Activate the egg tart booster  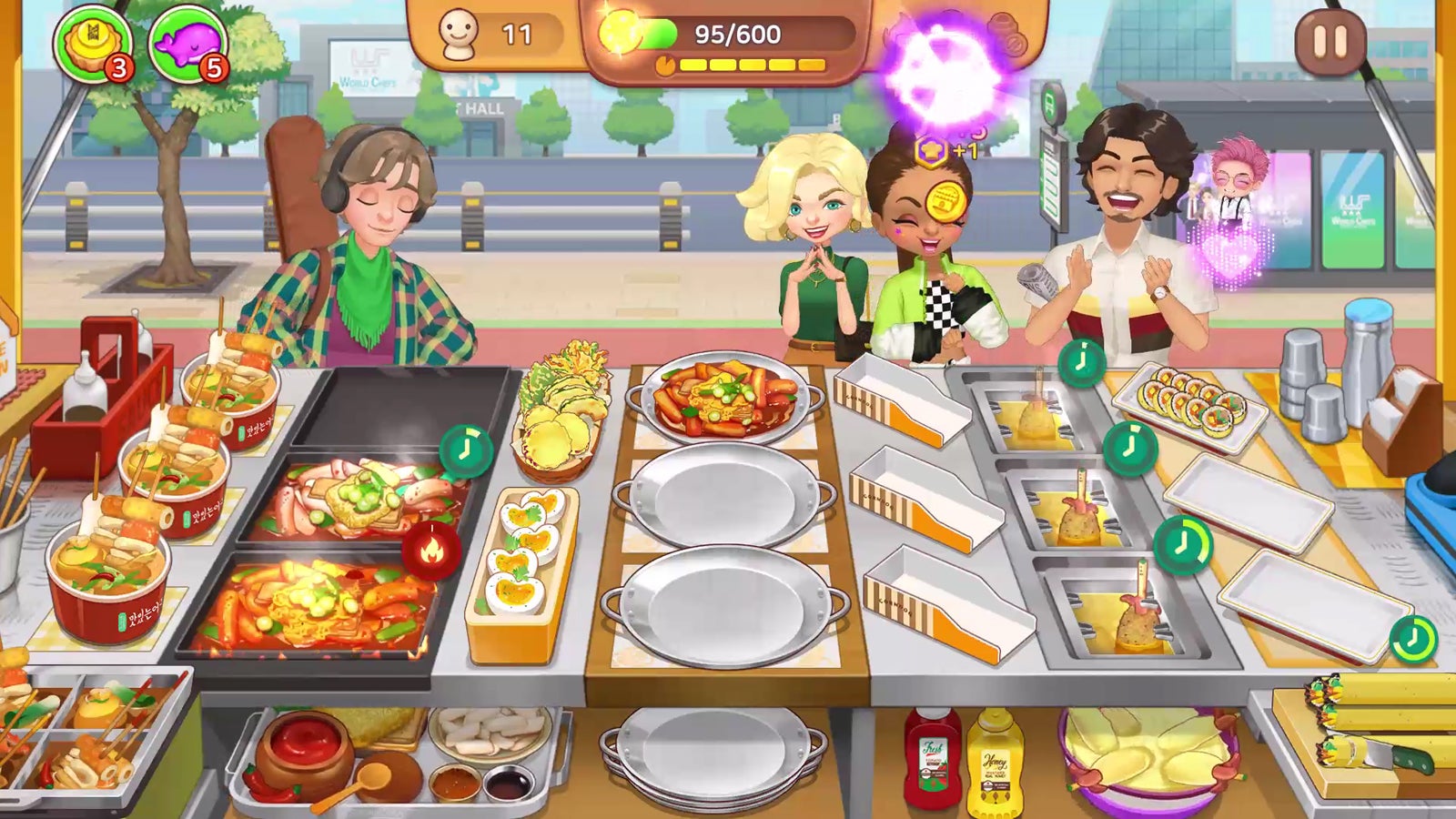coord(92,43)
